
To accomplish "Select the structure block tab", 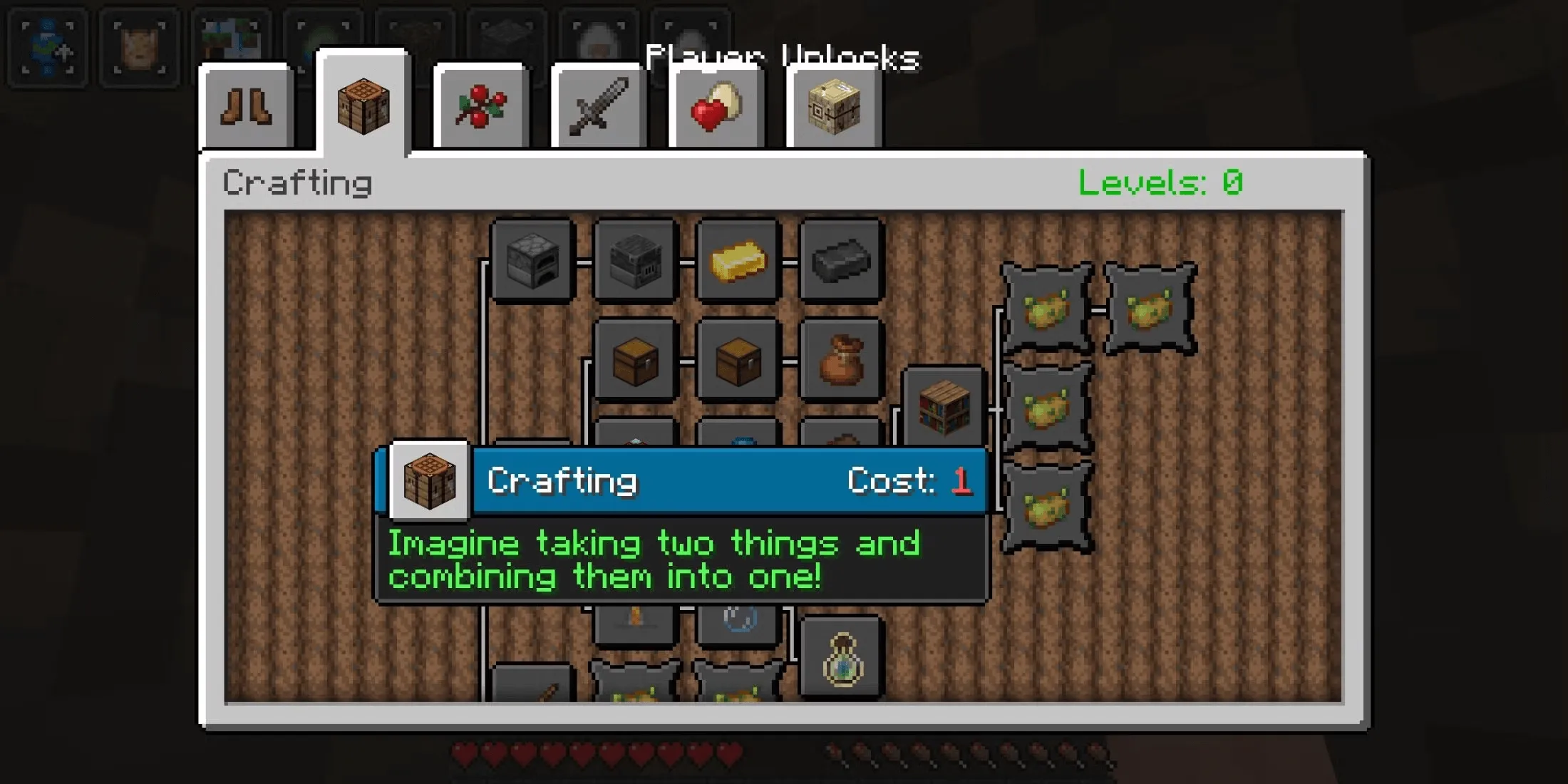I will click(x=834, y=107).
